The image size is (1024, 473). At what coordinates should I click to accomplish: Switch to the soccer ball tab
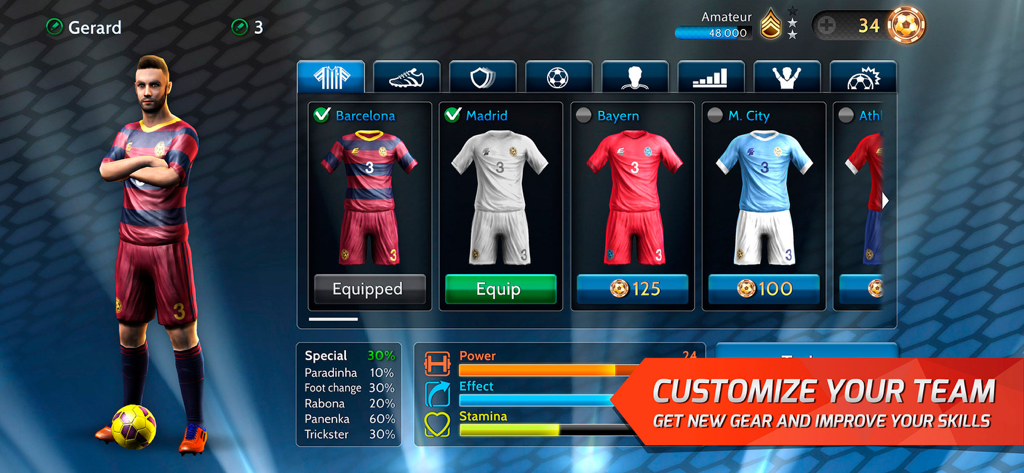pyautogui.click(x=558, y=78)
